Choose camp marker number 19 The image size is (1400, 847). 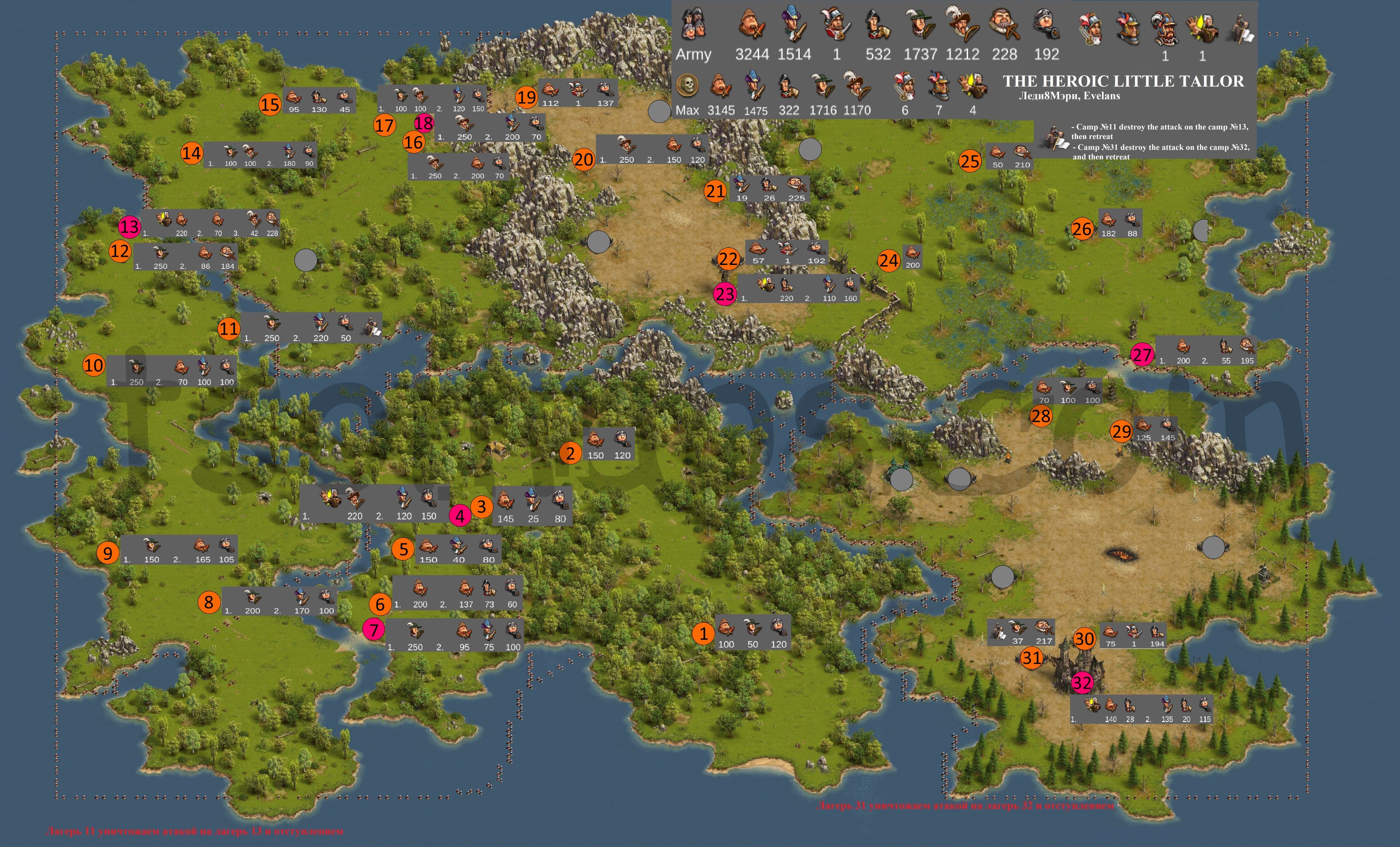pos(526,98)
